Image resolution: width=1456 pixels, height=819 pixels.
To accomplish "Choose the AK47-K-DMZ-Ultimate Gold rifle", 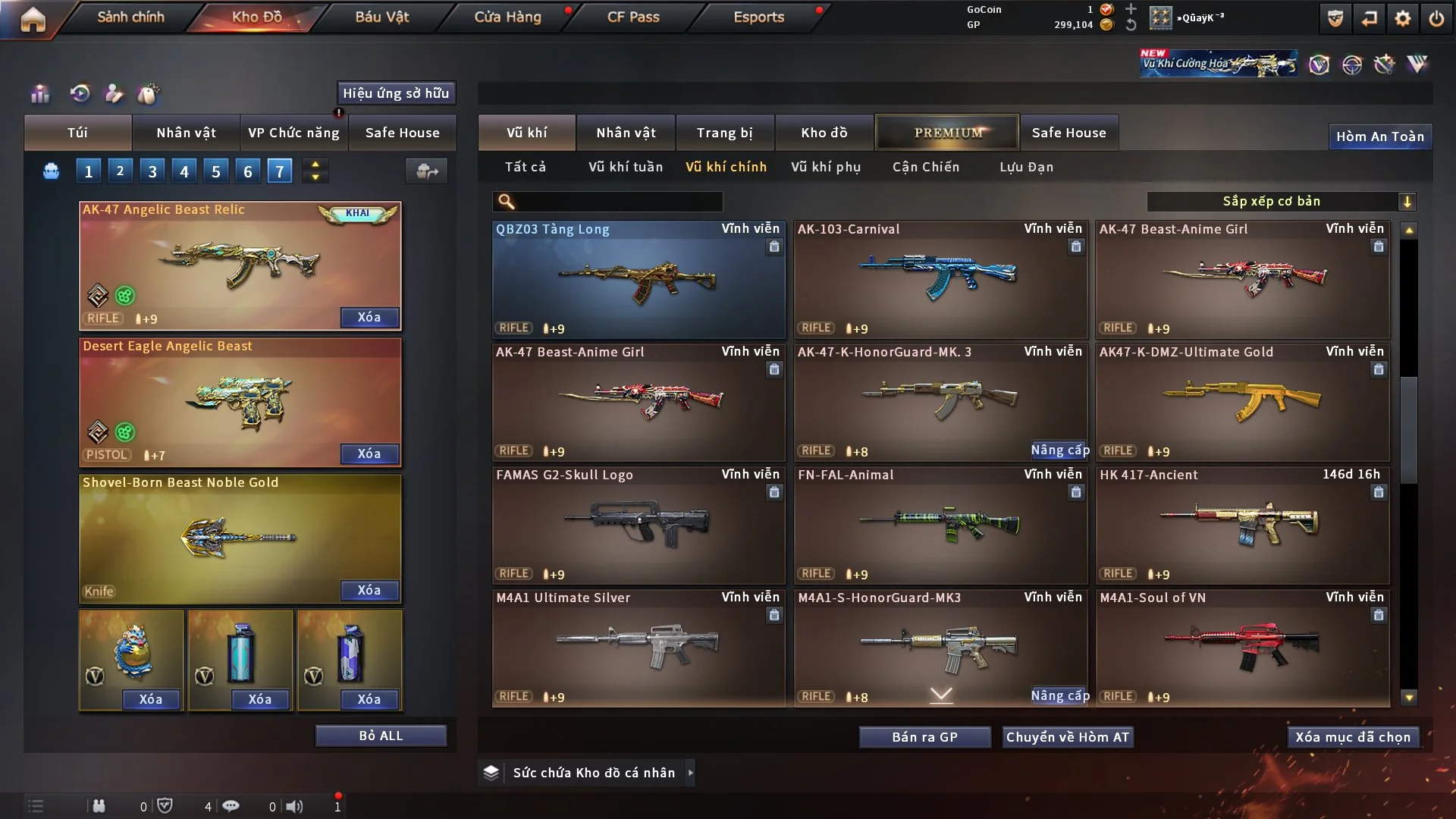I will pyautogui.click(x=1242, y=402).
